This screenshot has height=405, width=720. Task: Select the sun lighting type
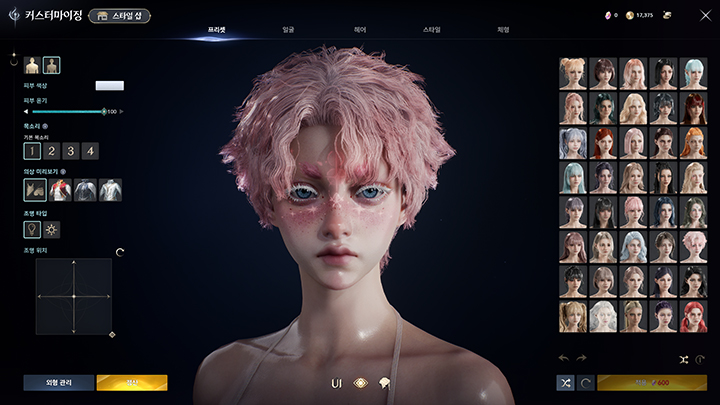52,230
